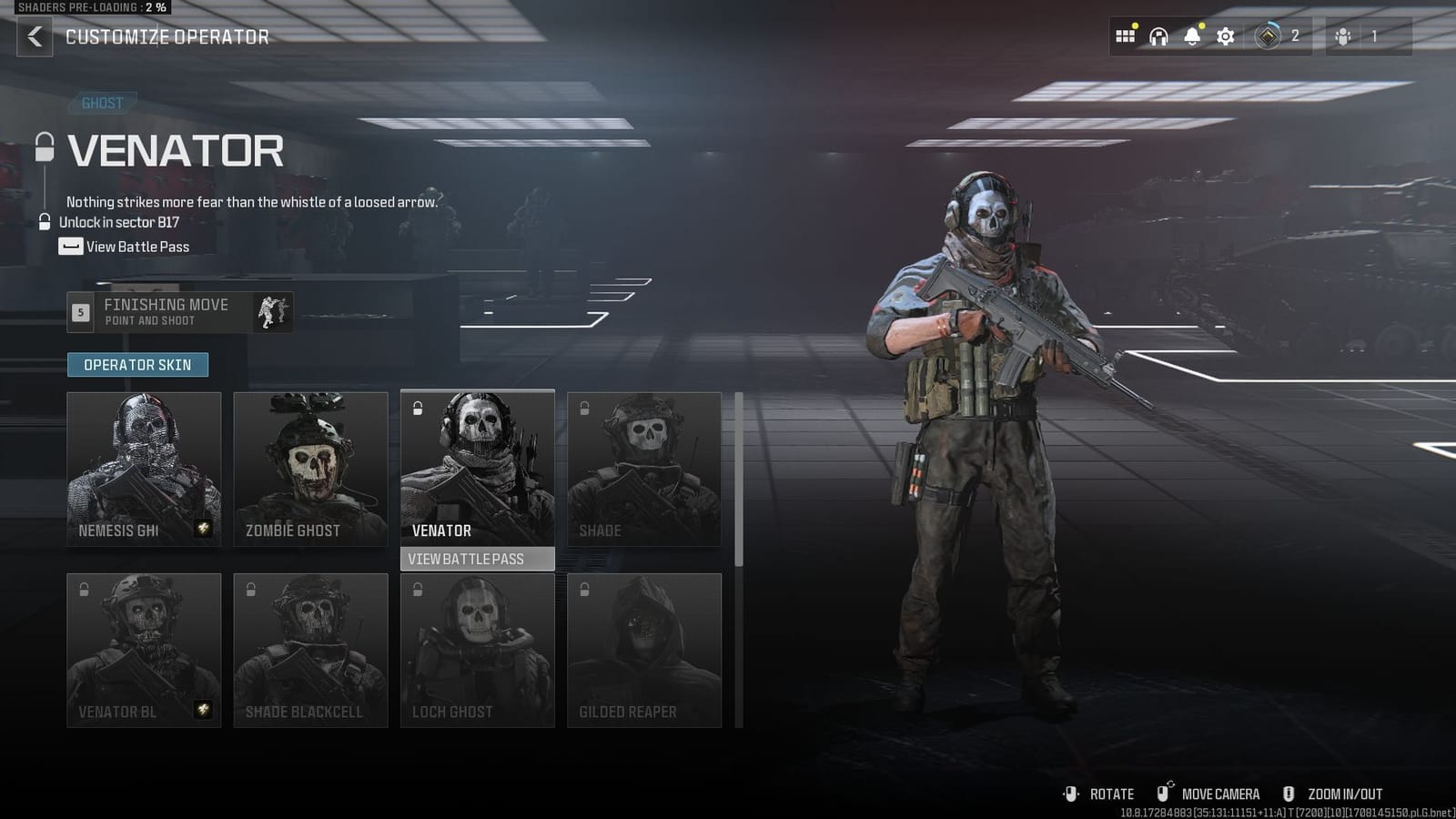Open the party/squad icon
Viewport: 1456px width, 819px height.
tap(1343, 35)
